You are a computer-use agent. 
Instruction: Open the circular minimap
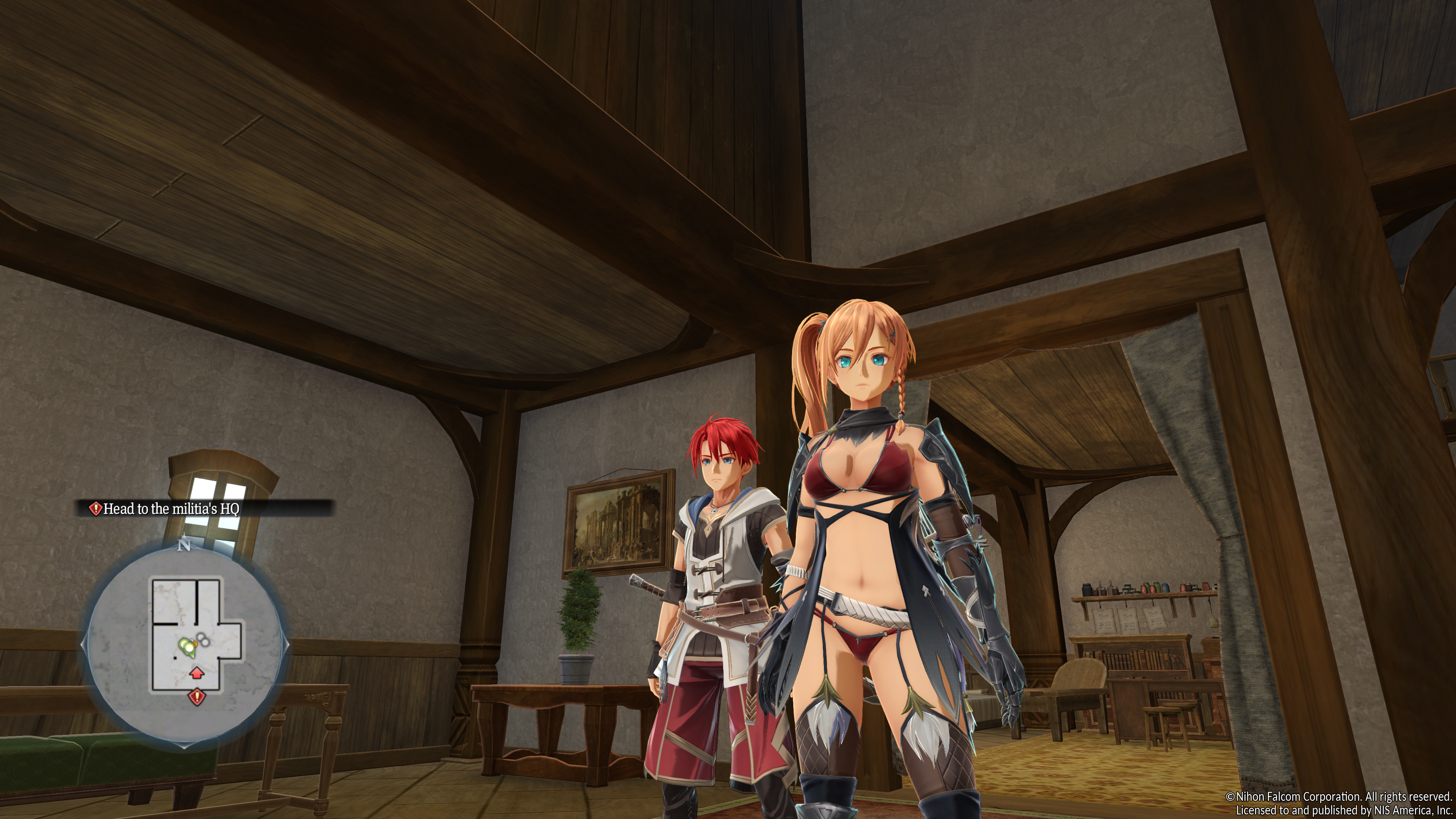tap(187, 644)
